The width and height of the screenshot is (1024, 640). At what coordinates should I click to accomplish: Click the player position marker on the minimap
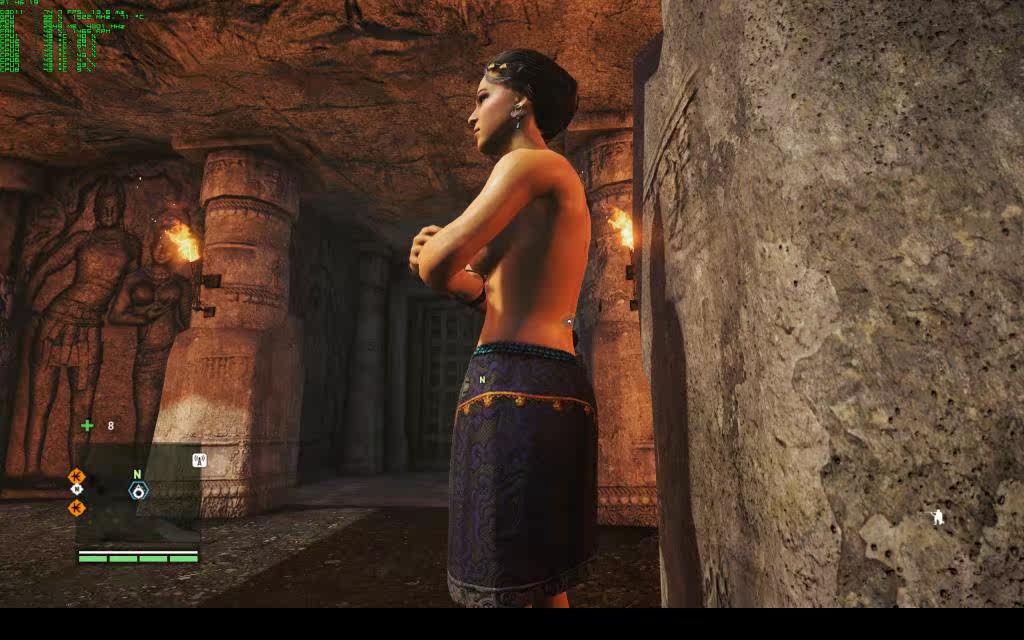coord(138,490)
